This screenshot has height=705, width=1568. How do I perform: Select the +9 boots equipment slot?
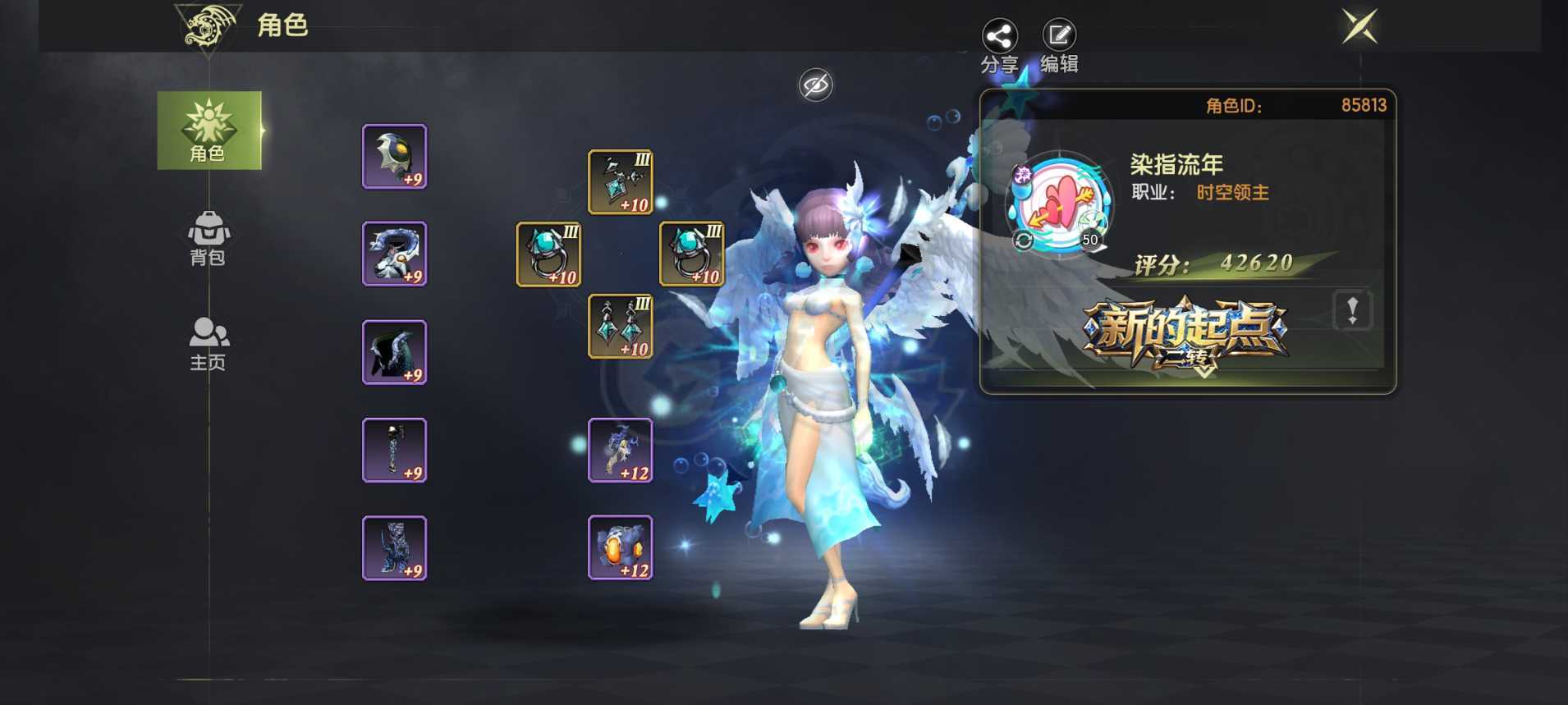click(394, 547)
